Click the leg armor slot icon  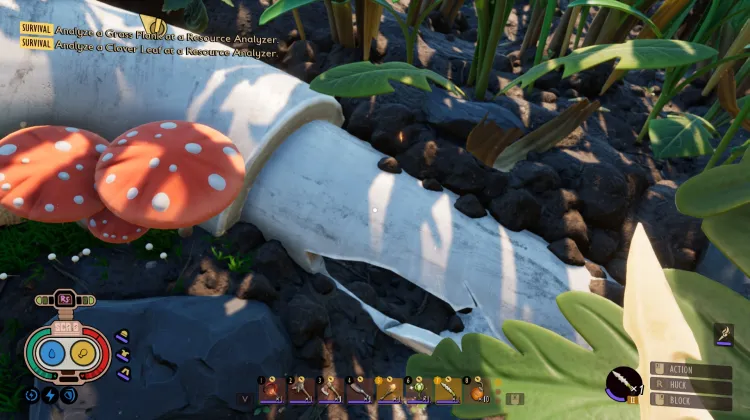[123, 372]
